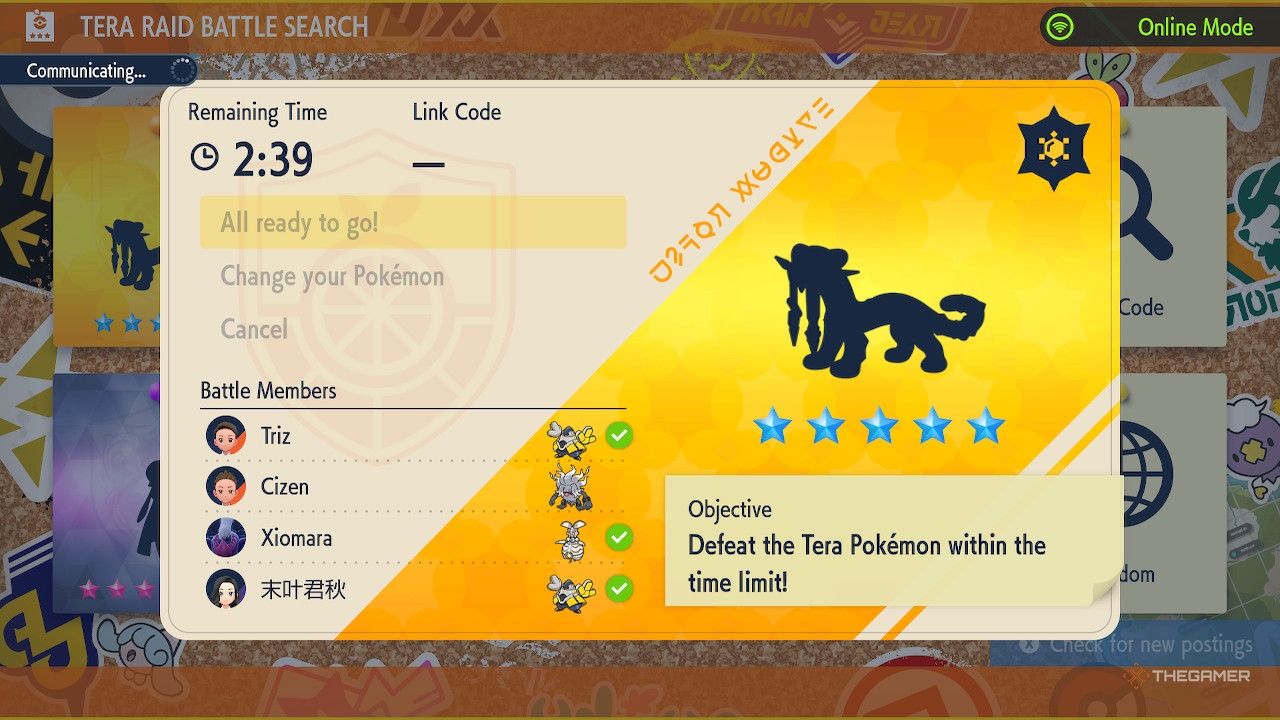Click the fifth blue difficulty star
The height and width of the screenshot is (720, 1280).
click(x=985, y=426)
